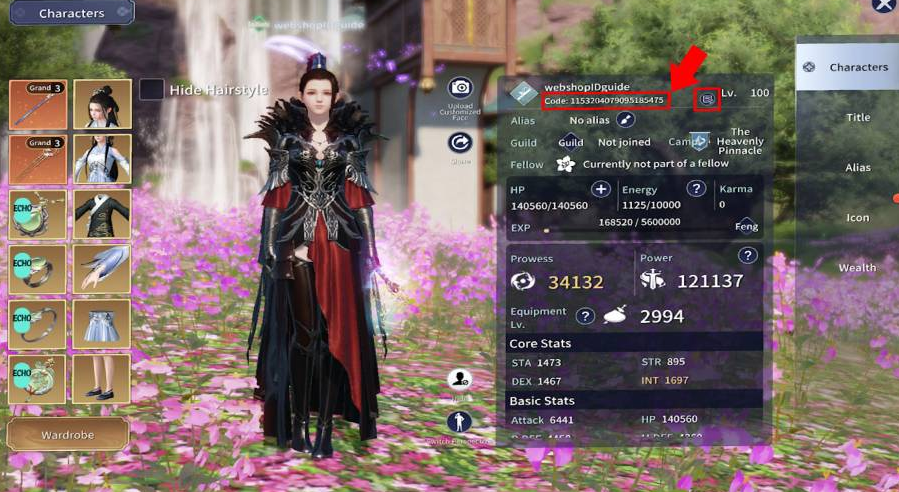Open the Guild badge
The height and width of the screenshot is (492, 899).
tap(570, 142)
